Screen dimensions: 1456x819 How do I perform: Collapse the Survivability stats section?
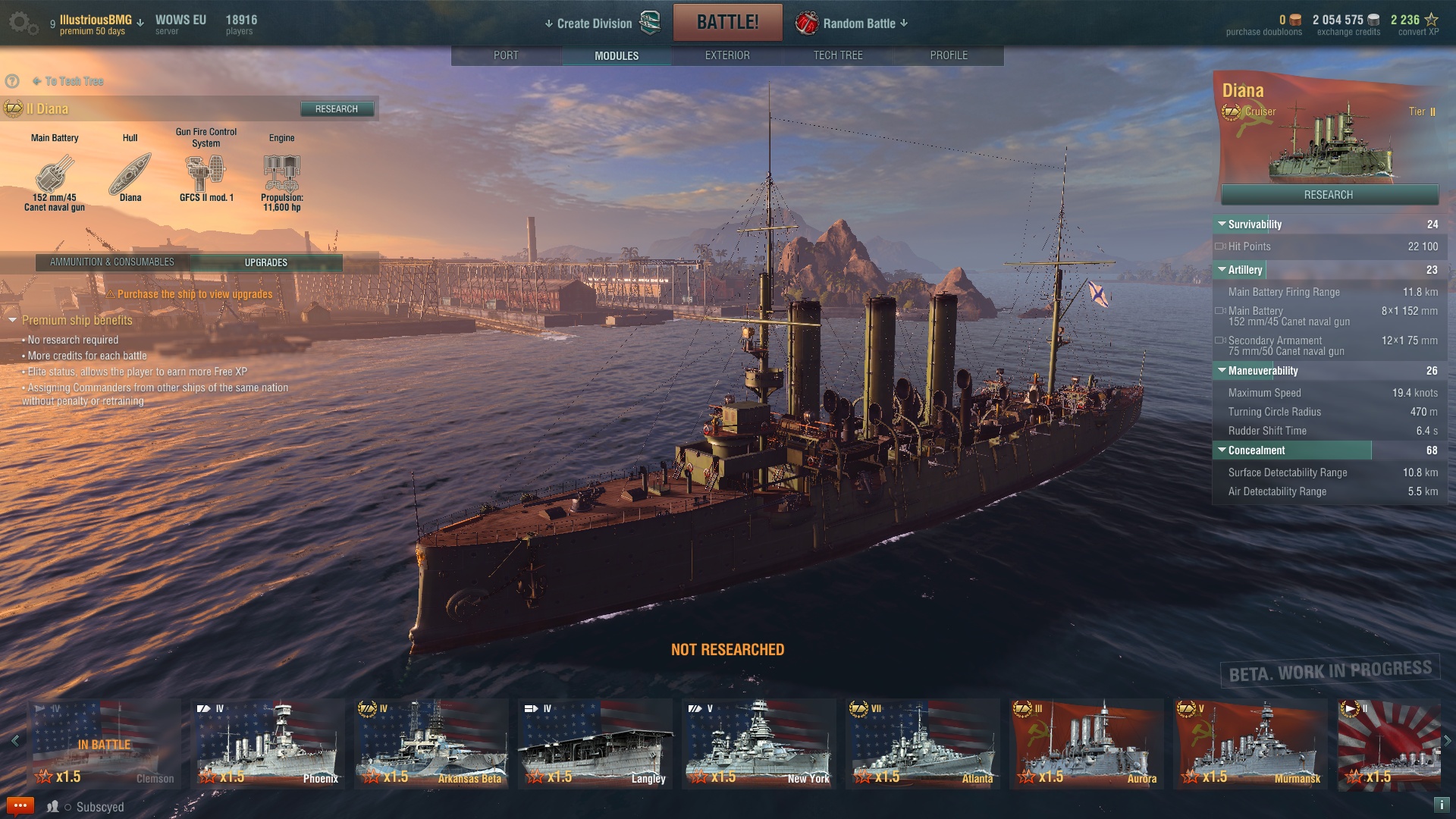click(1222, 224)
